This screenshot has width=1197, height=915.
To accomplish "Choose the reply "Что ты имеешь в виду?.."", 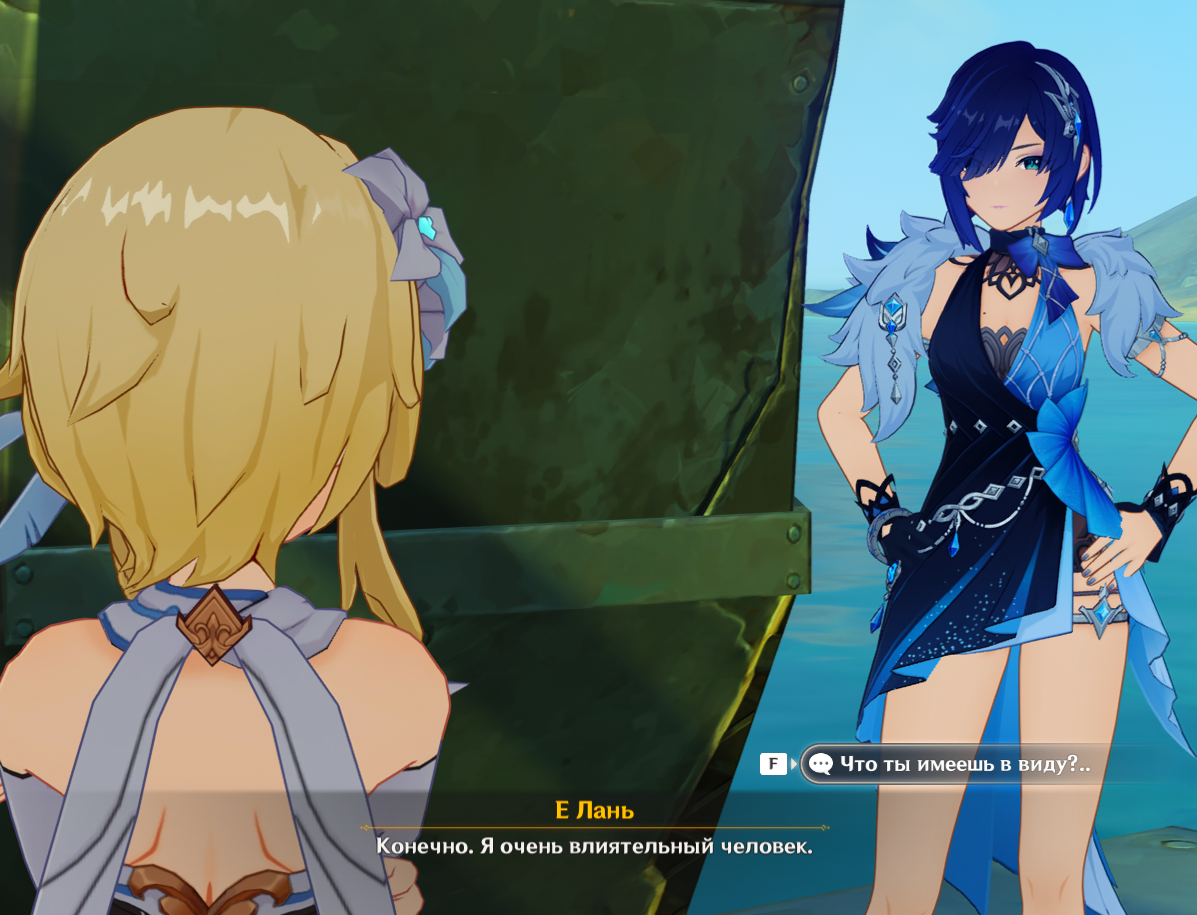I will tap(963, 764).
